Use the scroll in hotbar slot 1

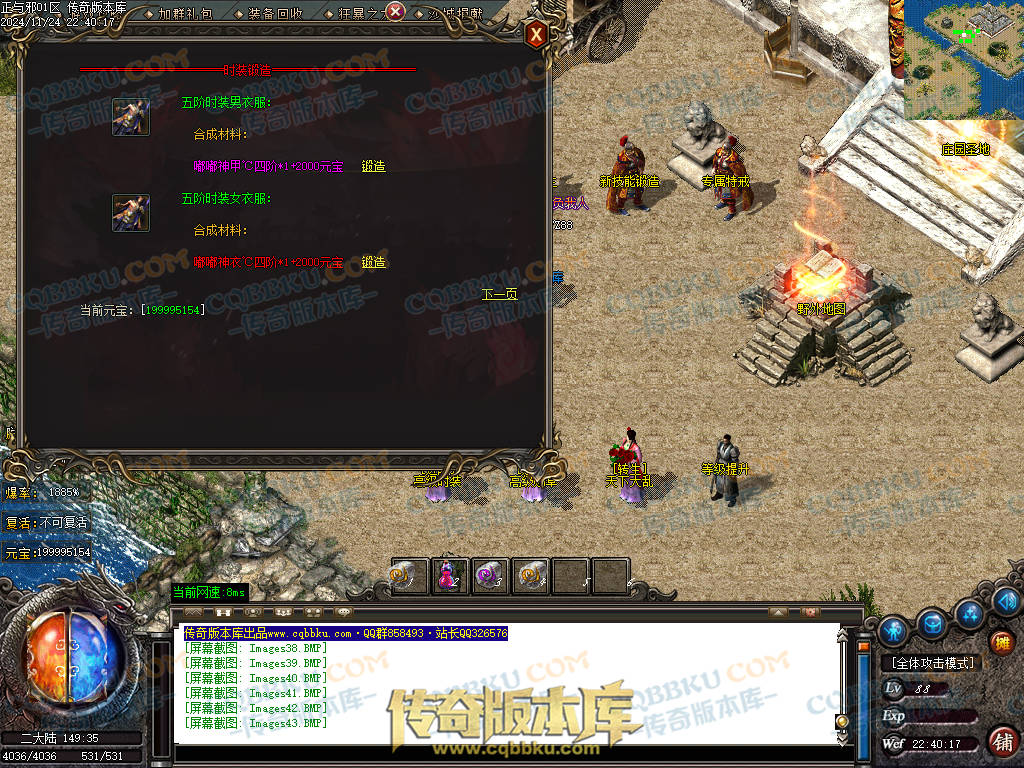point(409,577)
